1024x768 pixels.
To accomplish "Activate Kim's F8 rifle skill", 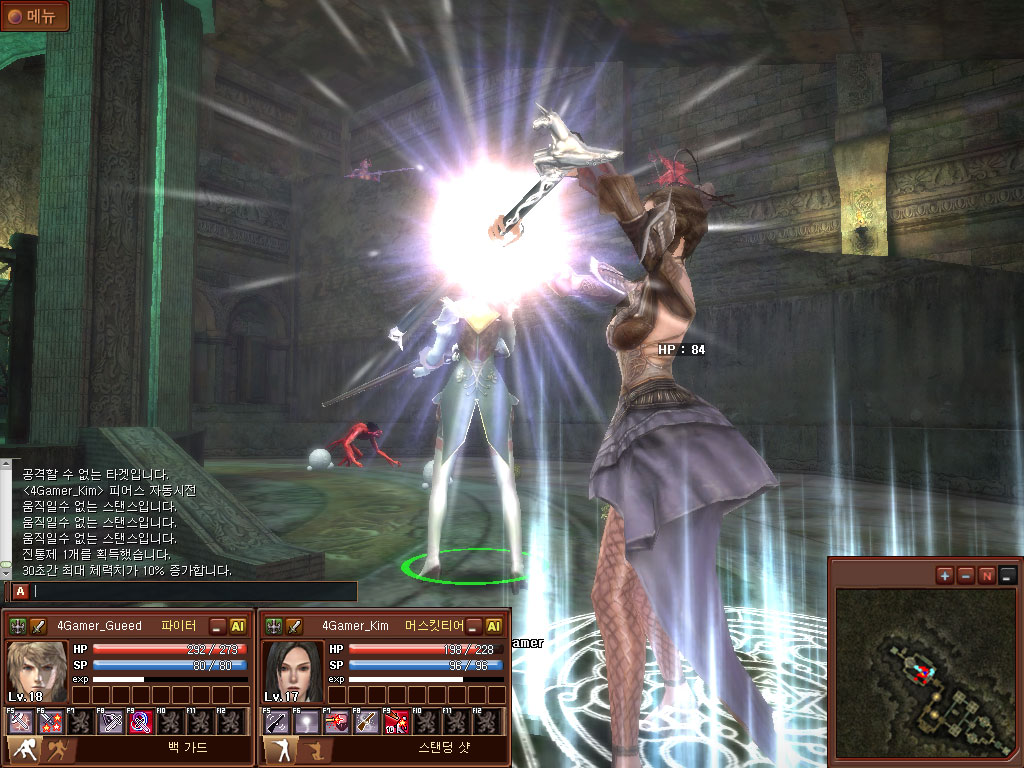I will (367, 722).
